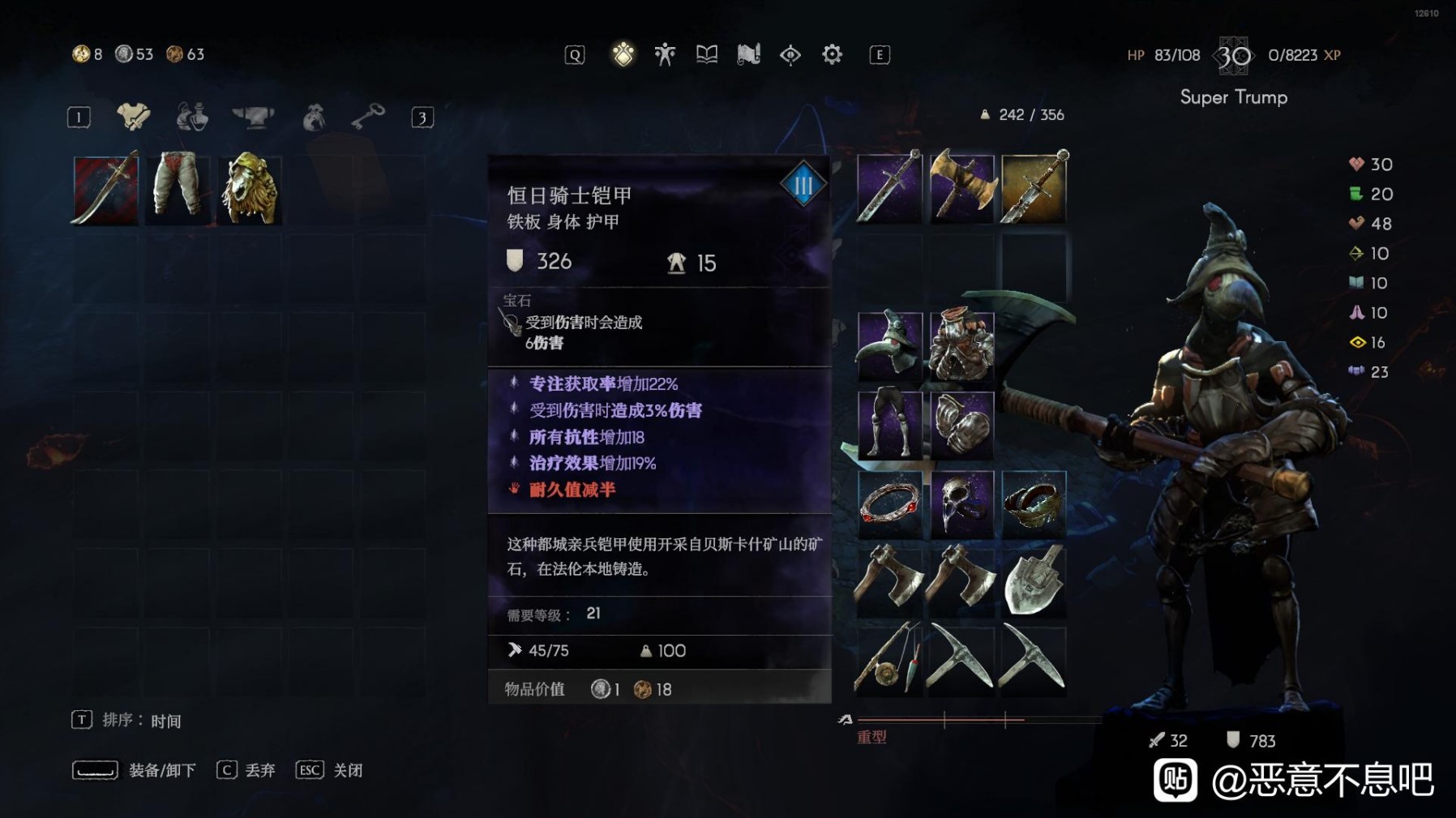Open the journal book icon

pos(705,54)
